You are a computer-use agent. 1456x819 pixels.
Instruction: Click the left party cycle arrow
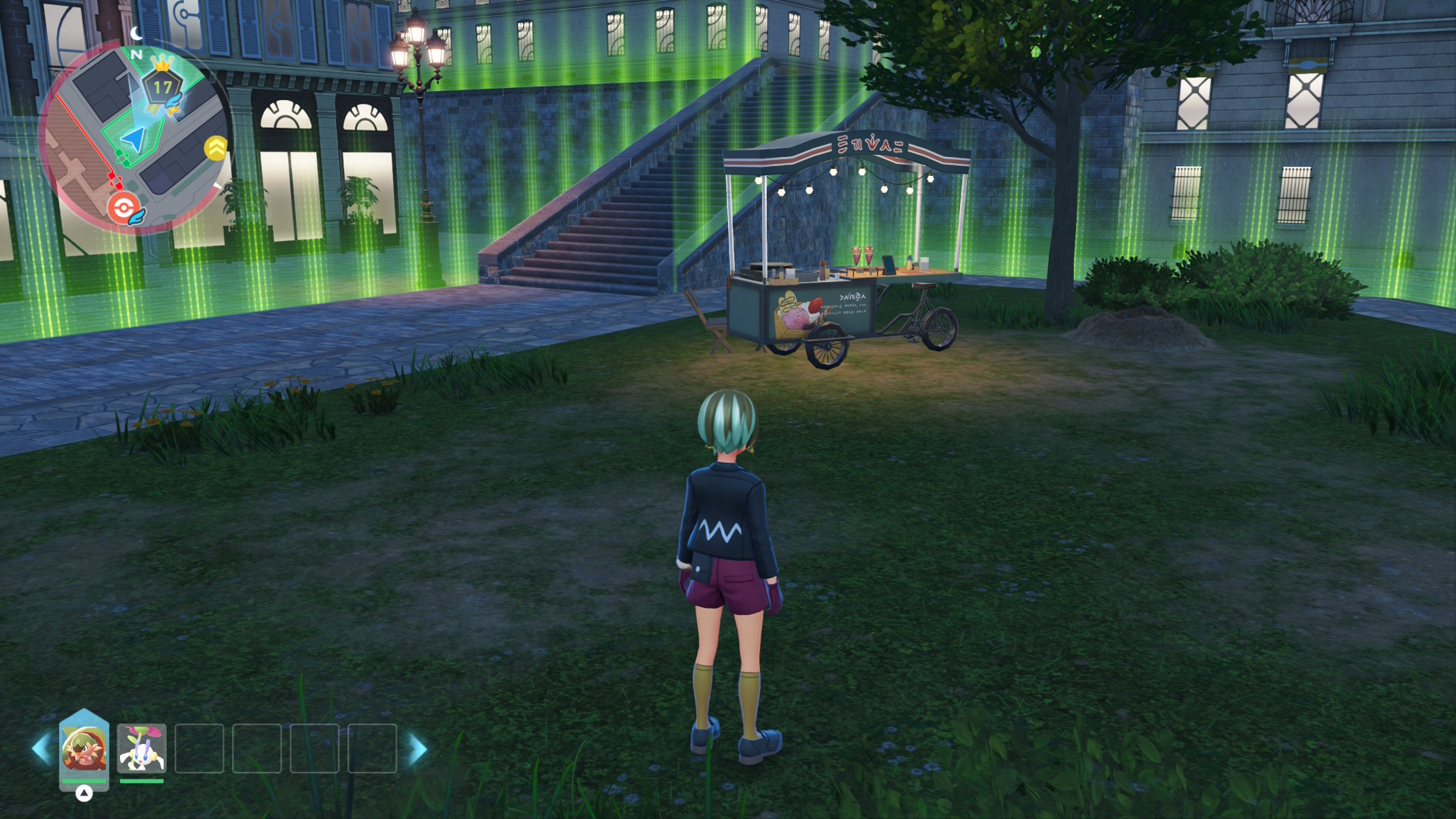coord(41,748)
